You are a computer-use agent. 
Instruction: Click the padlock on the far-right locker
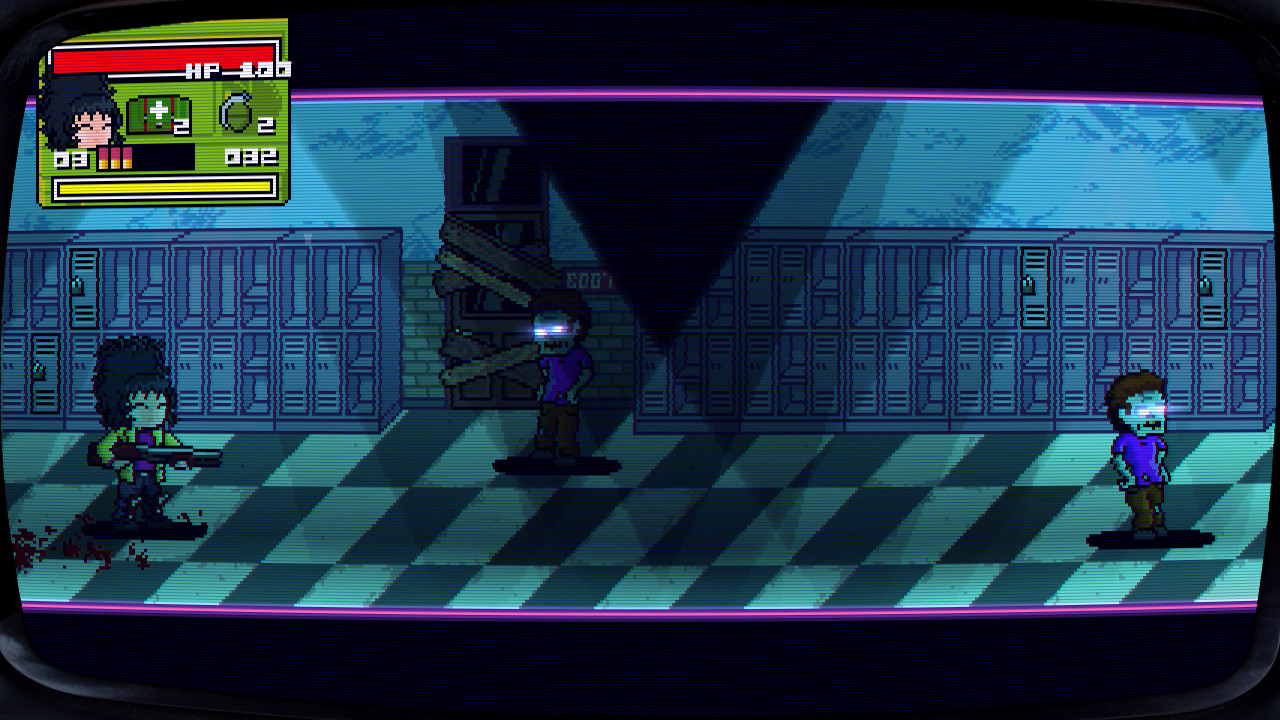[x=1205, y=284]
